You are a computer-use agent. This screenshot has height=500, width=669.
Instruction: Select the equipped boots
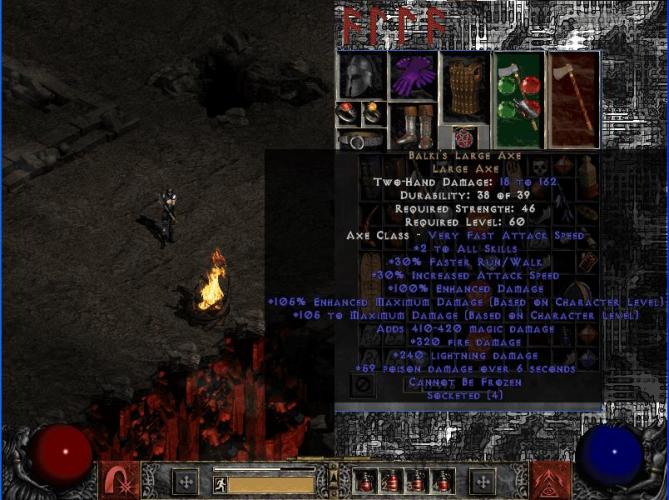[x=411, y=126]
